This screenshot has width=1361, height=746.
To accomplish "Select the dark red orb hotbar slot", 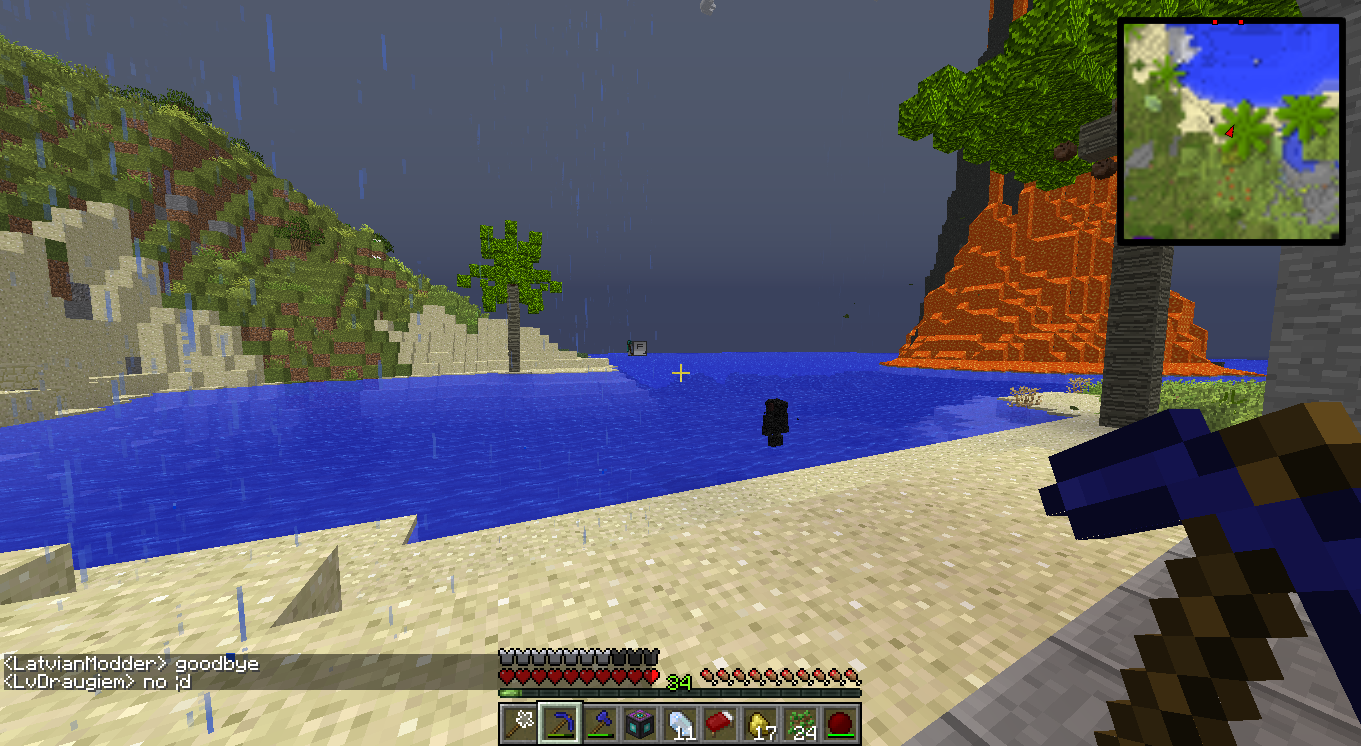I will tap(840, 723).
